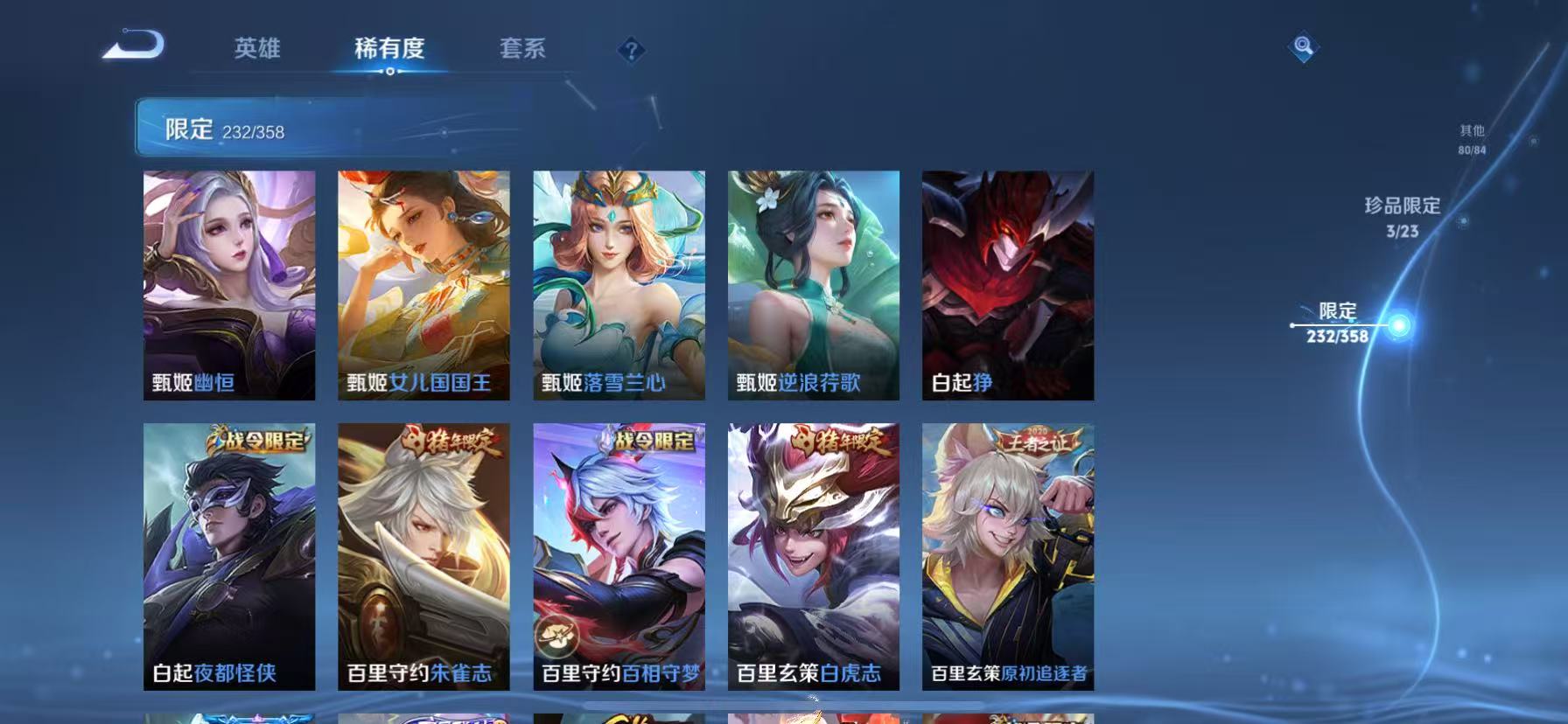Select the 甄姬落雪兰心 skin thumbnail

coord(618,282)
